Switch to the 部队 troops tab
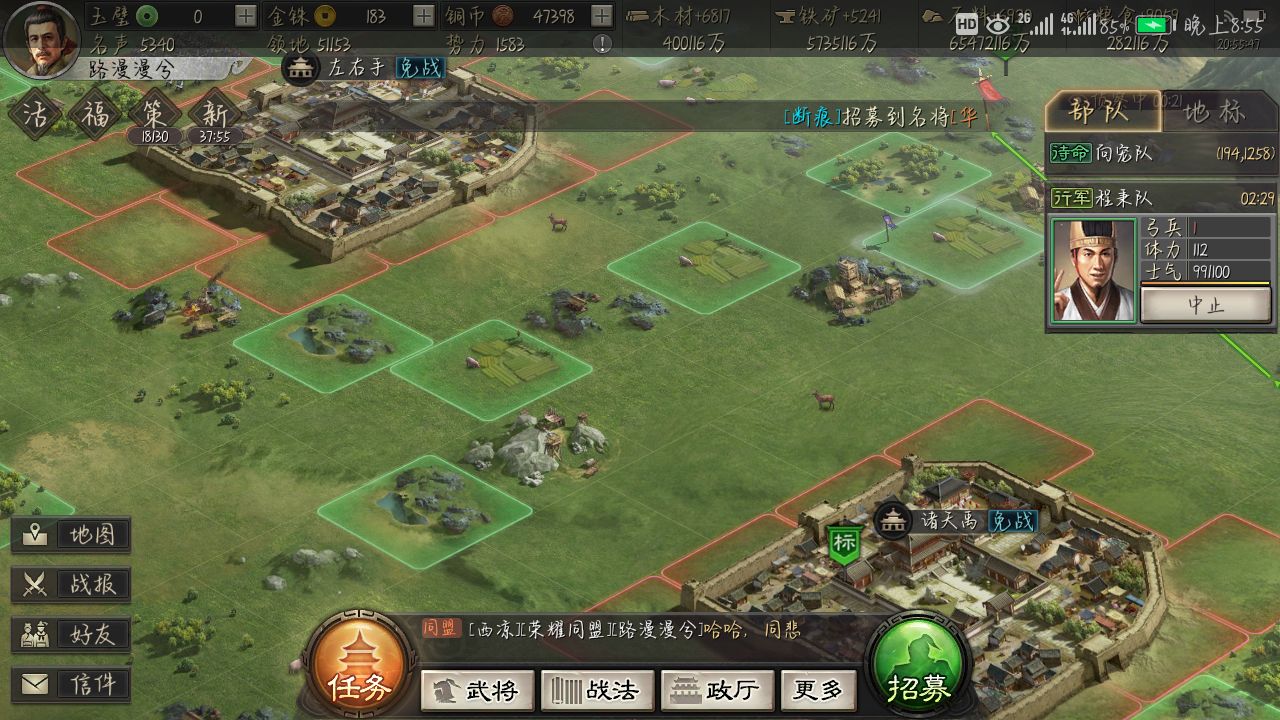Screen dimensions: 1280x720 [1103, 112]
